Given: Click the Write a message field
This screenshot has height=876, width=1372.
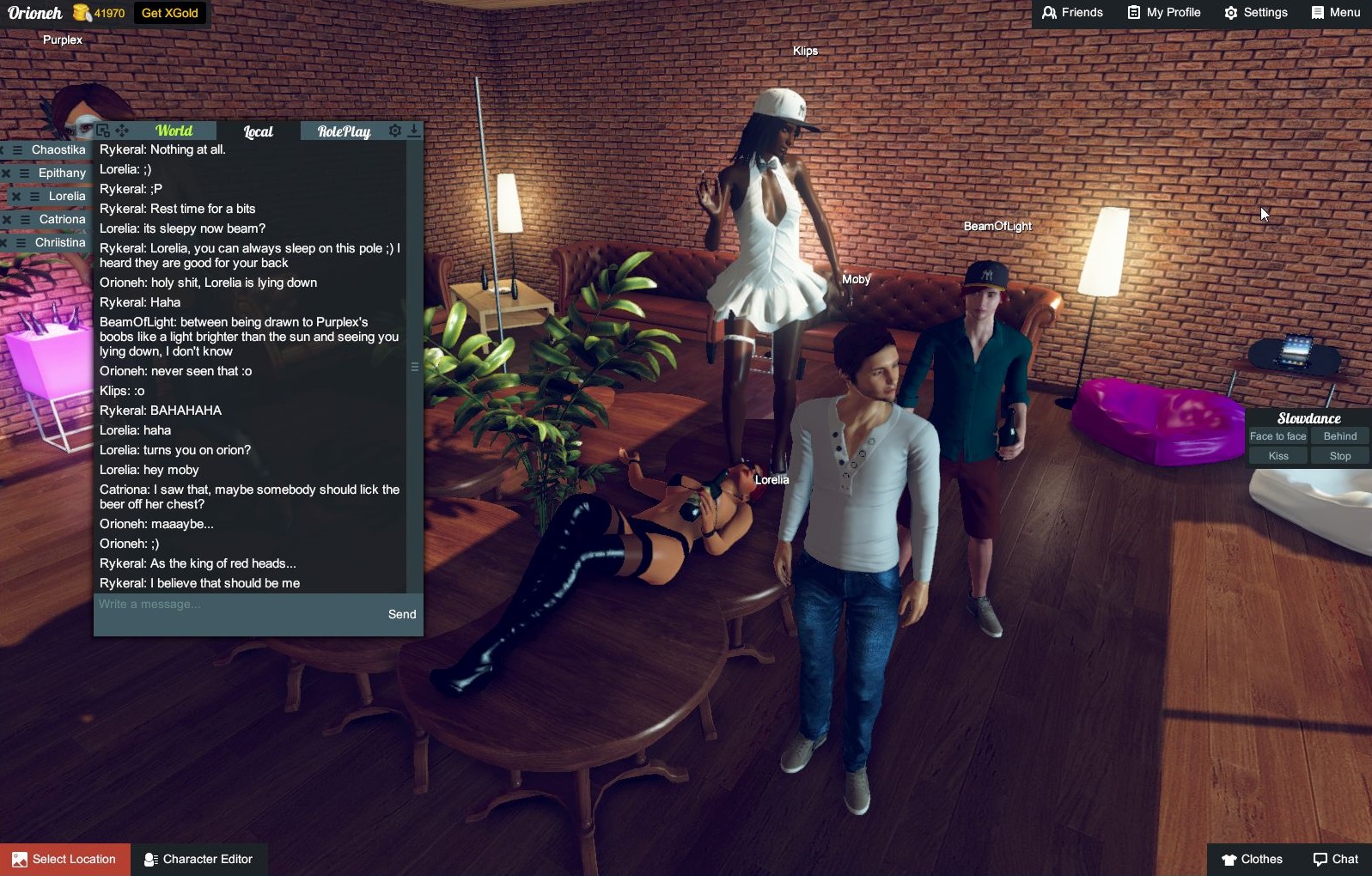Looking at the screenshot, I should coord(215,604).
